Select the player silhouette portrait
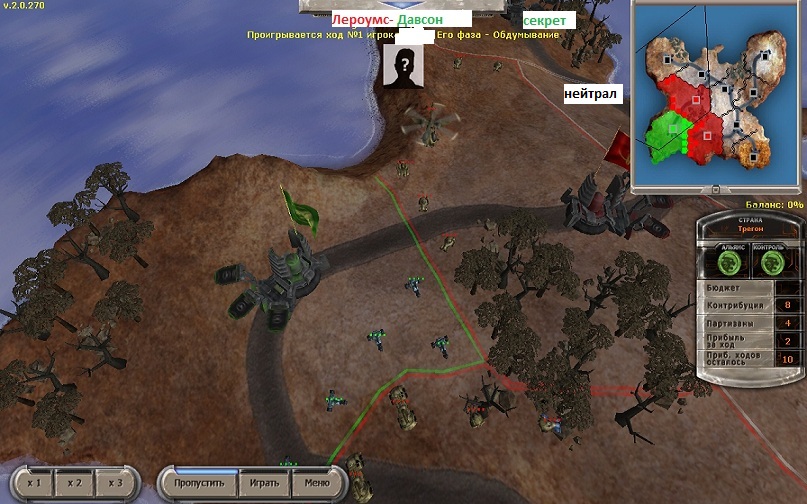 (404, 66)
